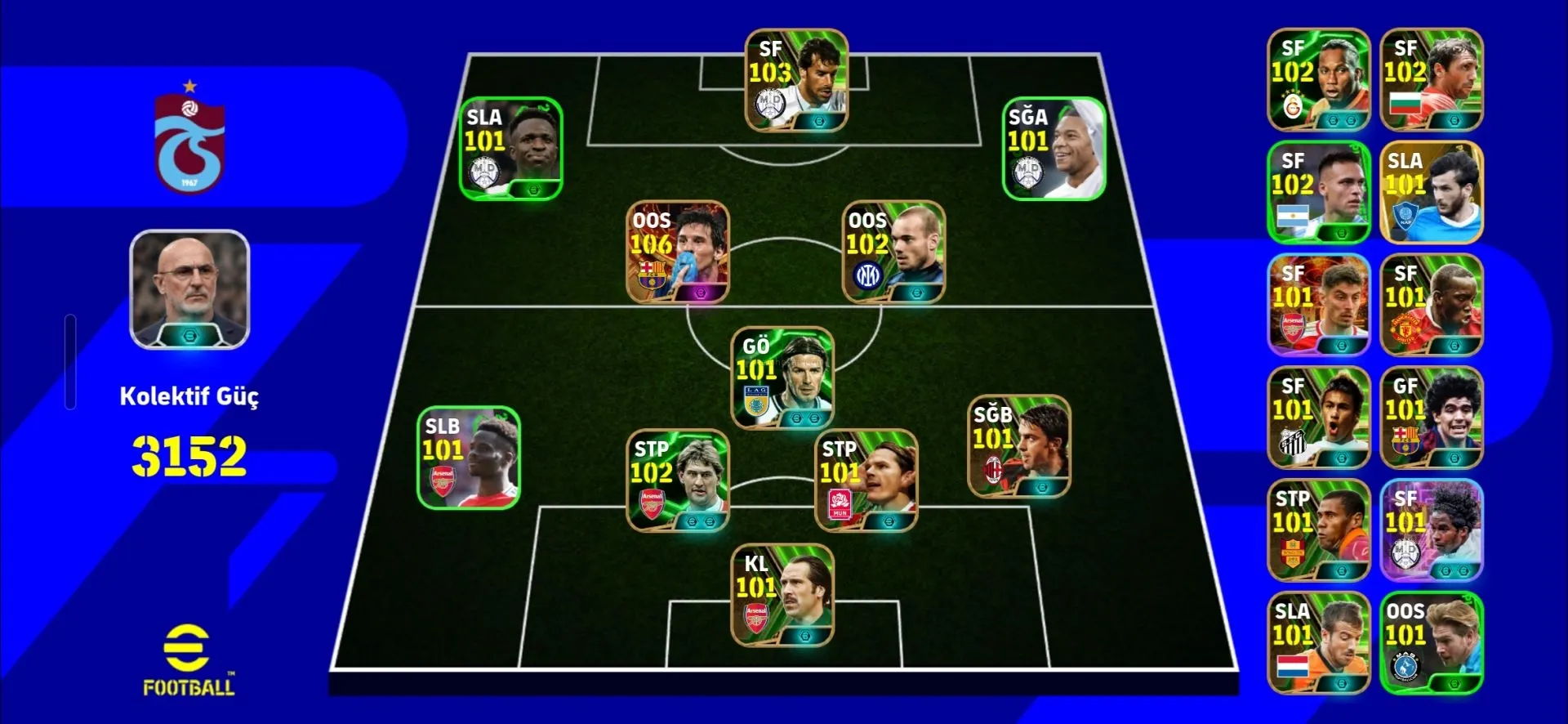
Task: Choose the SLA 101 left winger card on the pitch
Action: click(x=510, y=149)
